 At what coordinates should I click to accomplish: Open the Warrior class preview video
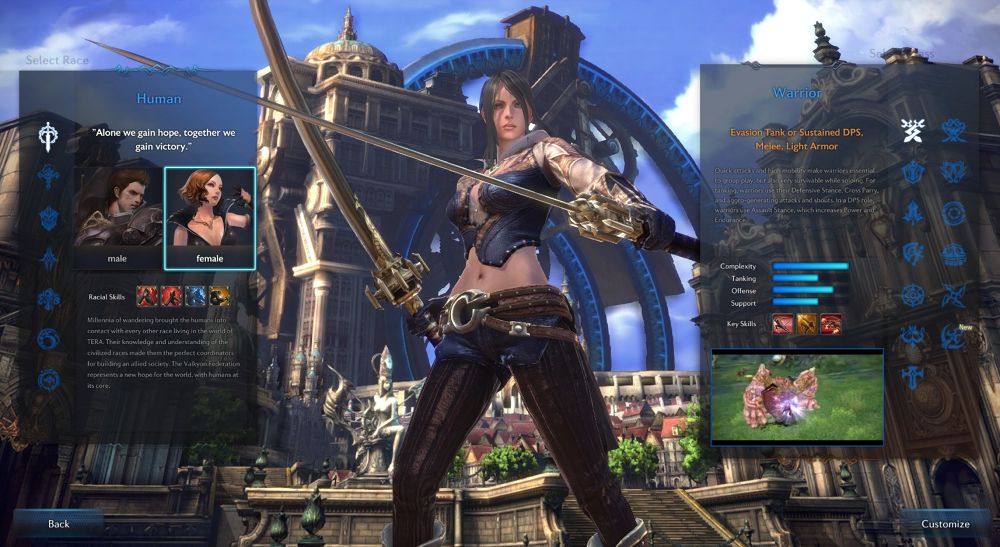click(x=797, y=396)
